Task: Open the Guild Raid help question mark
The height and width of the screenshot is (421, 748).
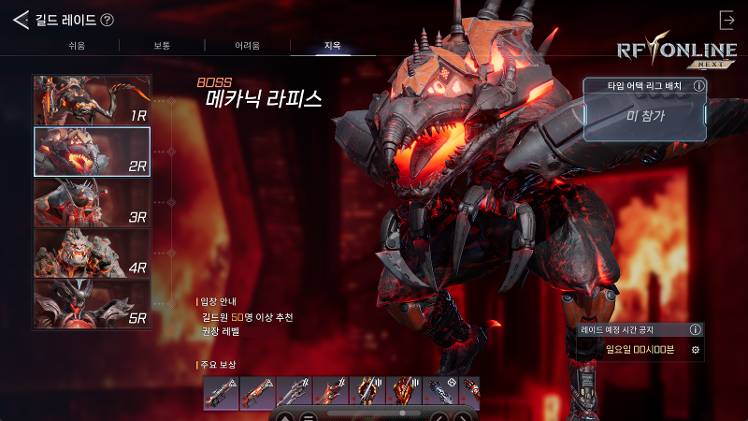Action: 107,19
